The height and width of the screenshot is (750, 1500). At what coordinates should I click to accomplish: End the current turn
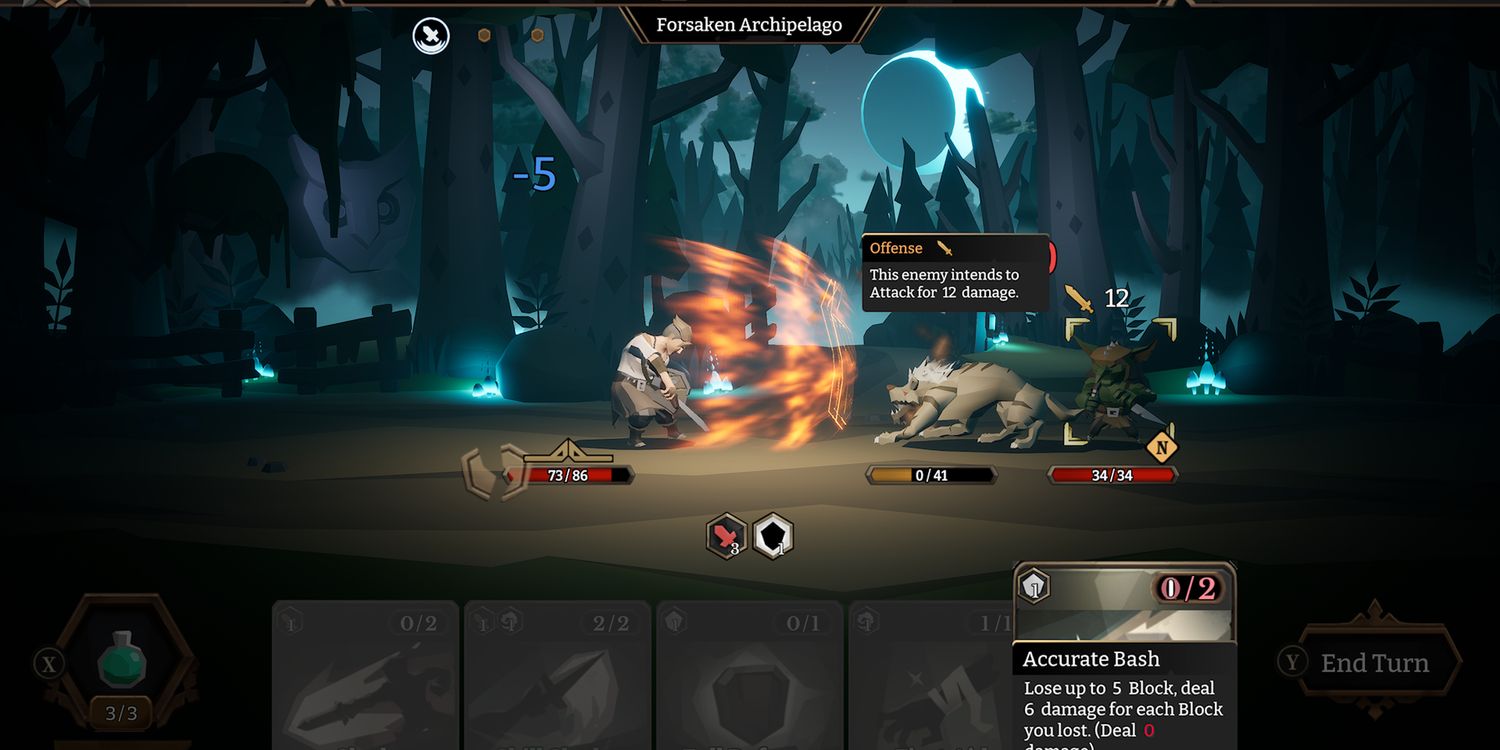(1374, 662)
